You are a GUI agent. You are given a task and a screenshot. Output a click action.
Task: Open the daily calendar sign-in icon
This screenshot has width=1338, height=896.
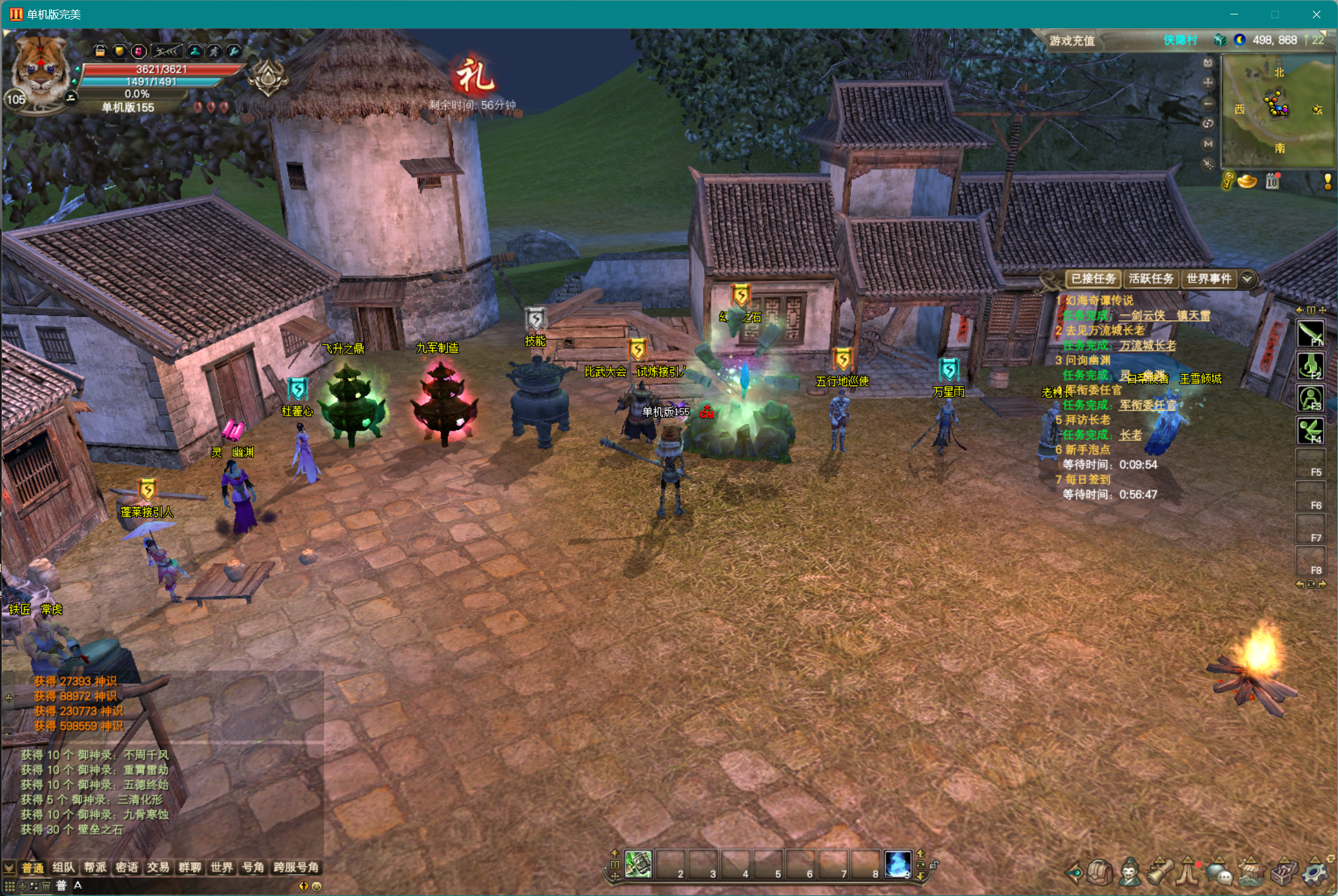pyautogui.click(x=1273, y=182)
